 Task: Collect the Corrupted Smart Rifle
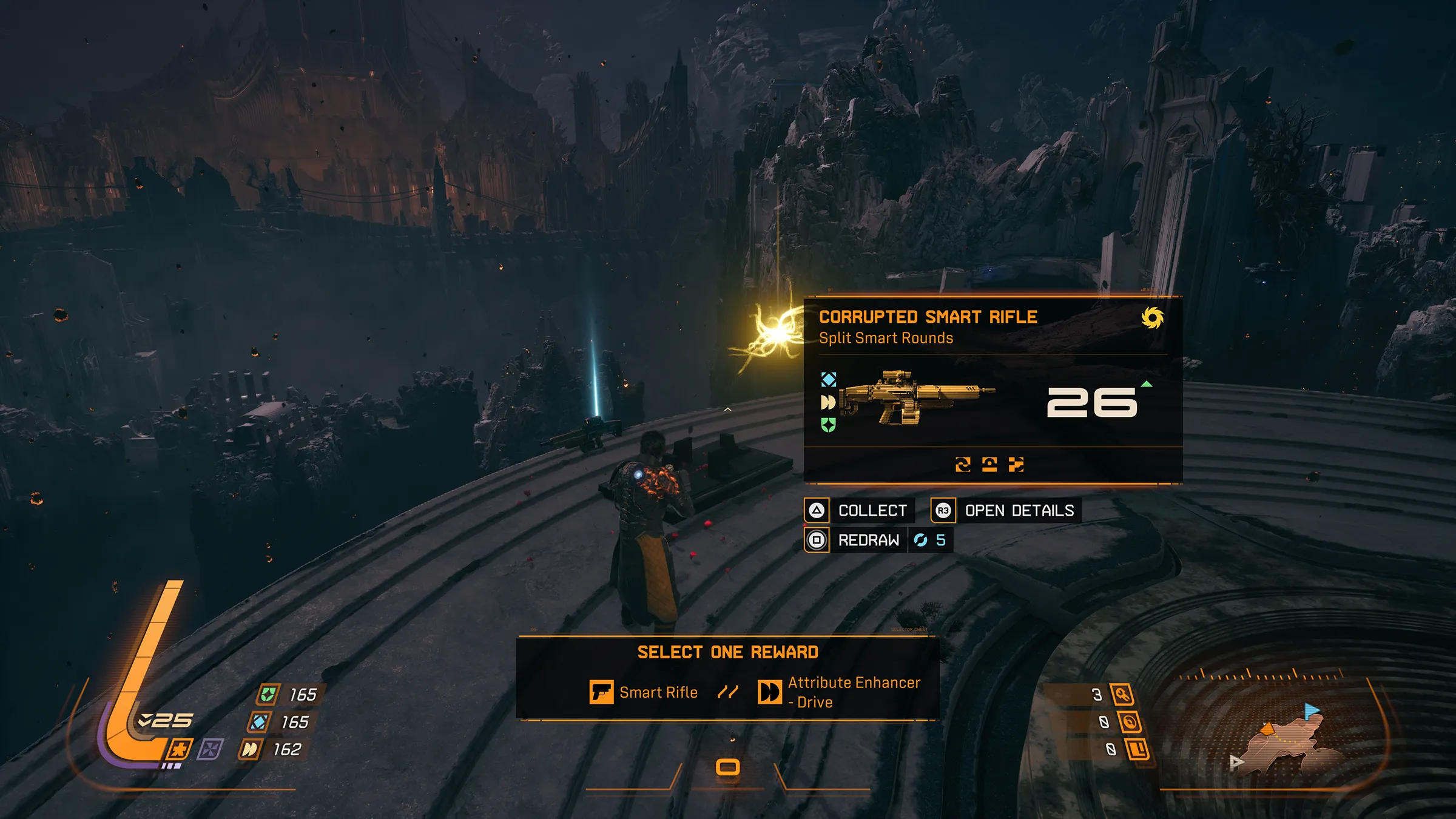(860, 510)
